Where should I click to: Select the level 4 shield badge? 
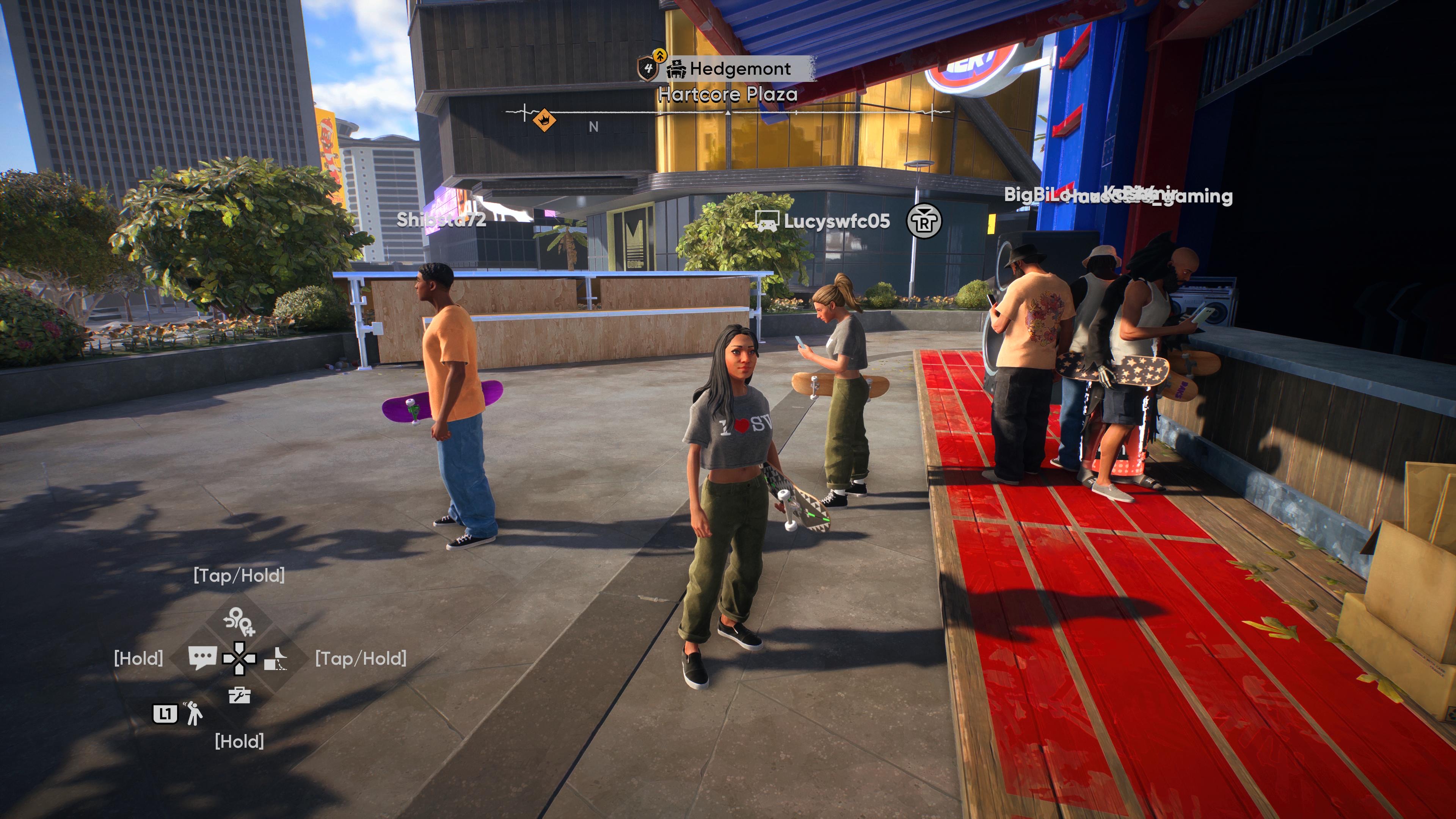tap(648, 68)
